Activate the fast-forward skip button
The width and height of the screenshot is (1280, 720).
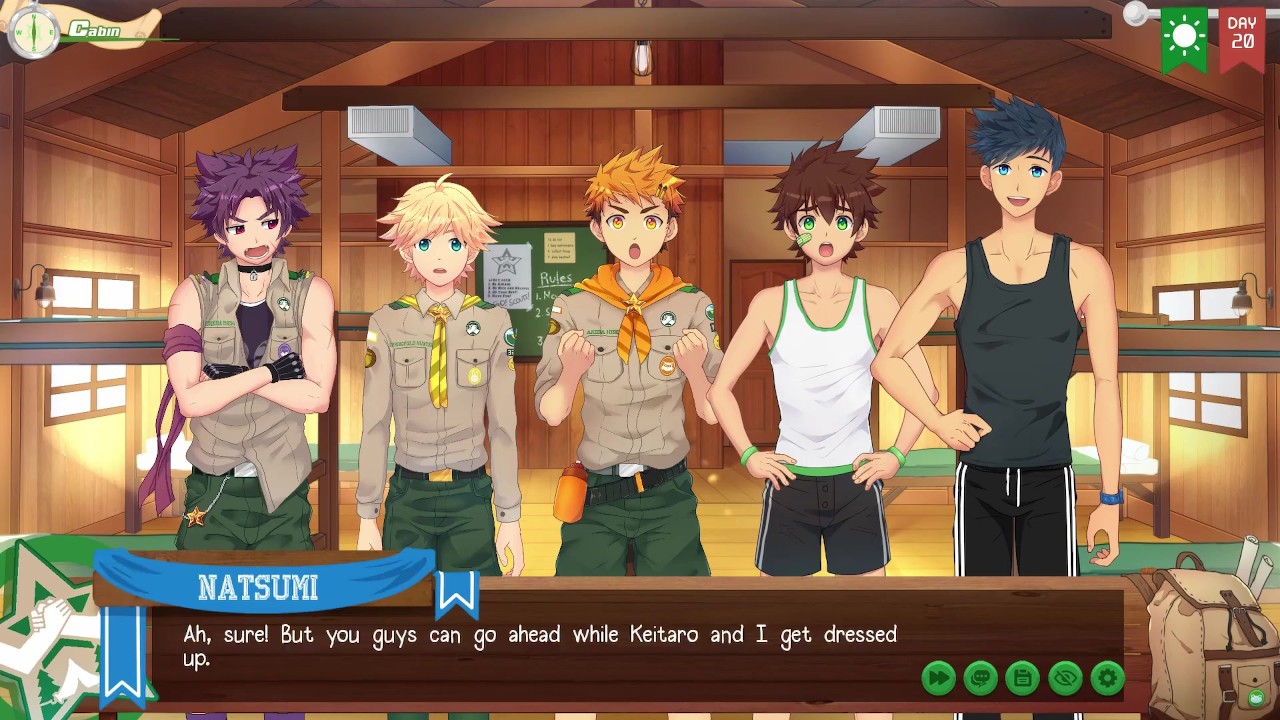tap(938, 678)
